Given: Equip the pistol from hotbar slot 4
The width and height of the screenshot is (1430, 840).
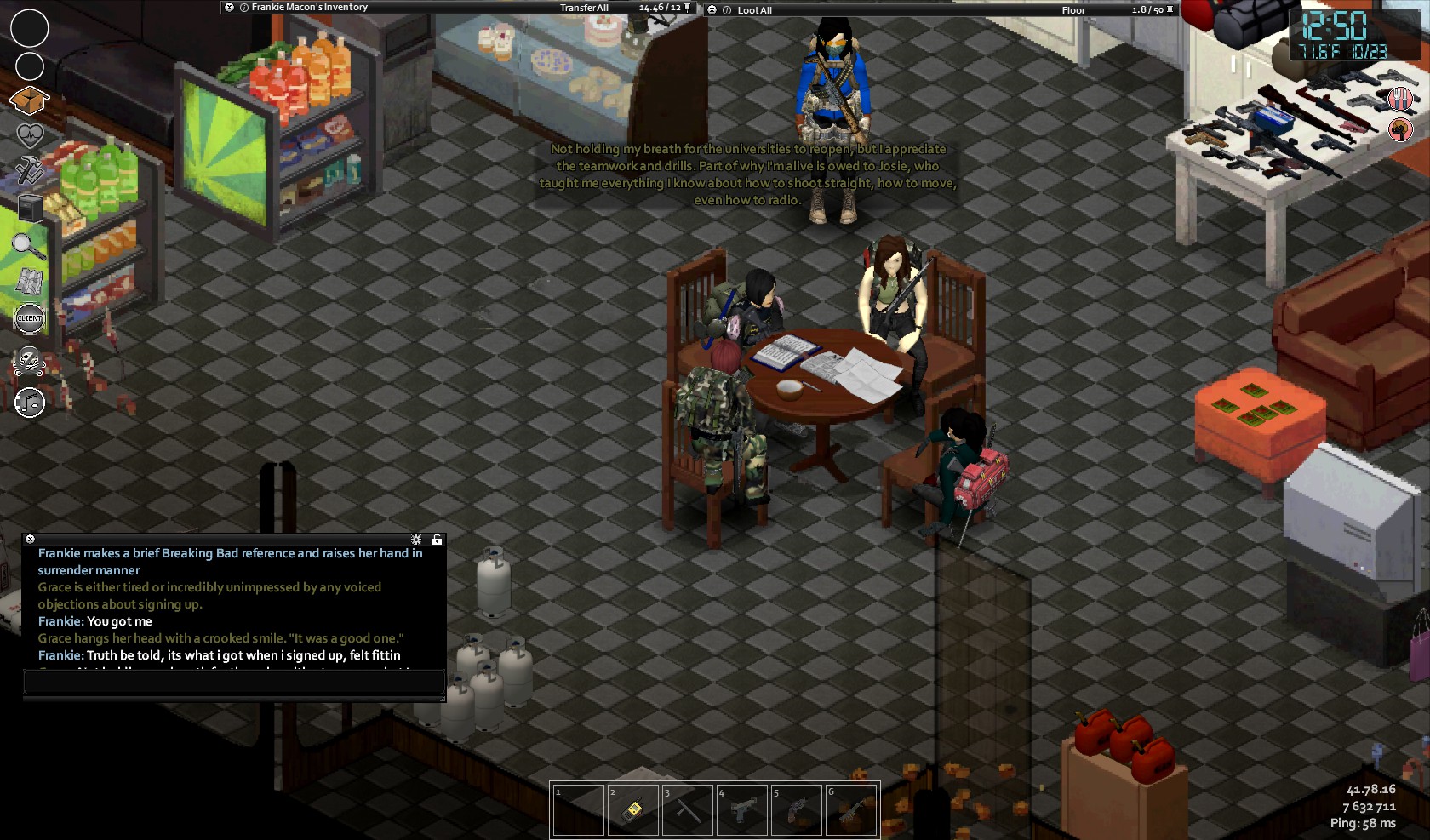Looking at the screenshot, I should pos(741,809).
